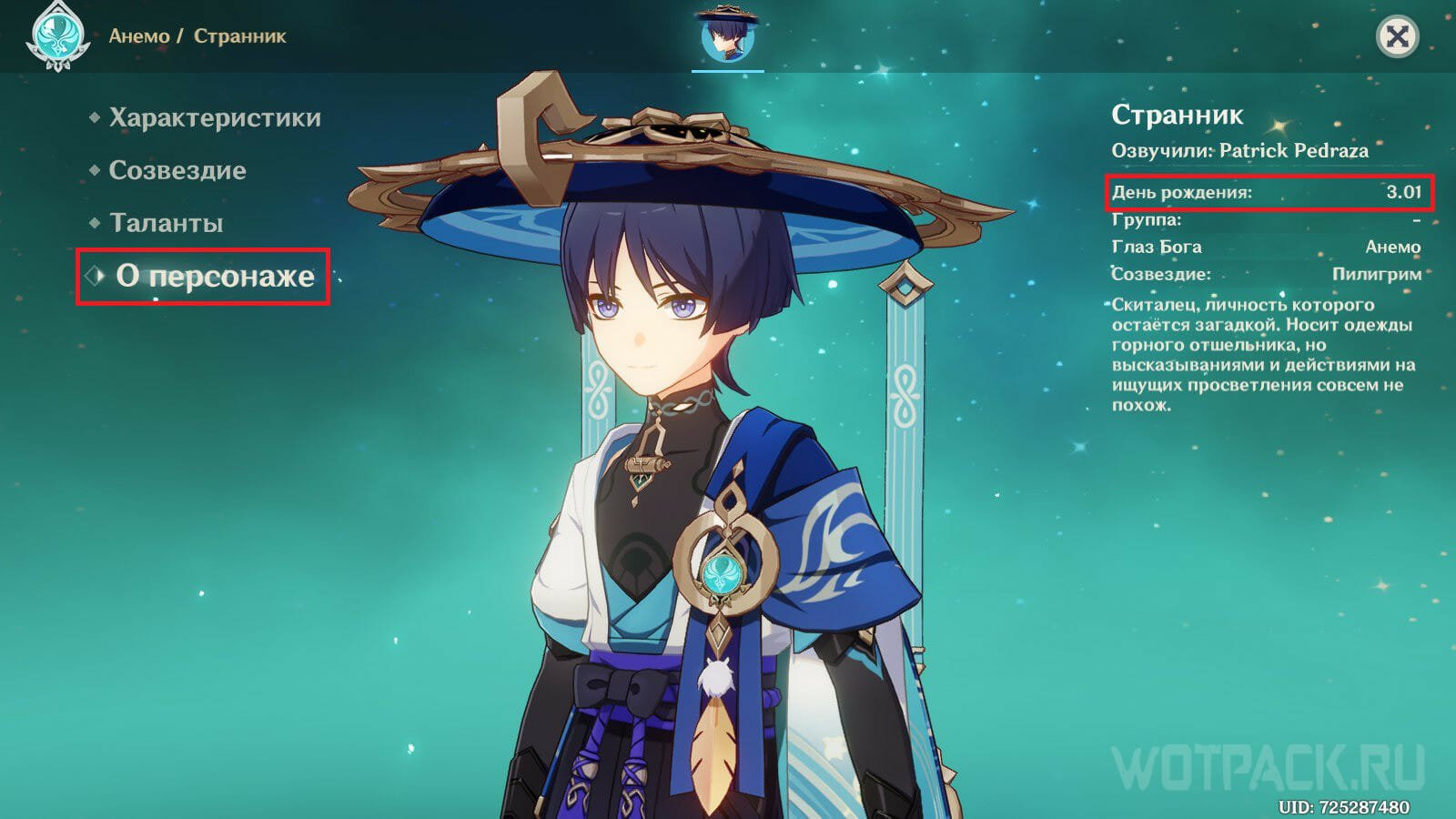Open the Характеристики section

point(214,118)
